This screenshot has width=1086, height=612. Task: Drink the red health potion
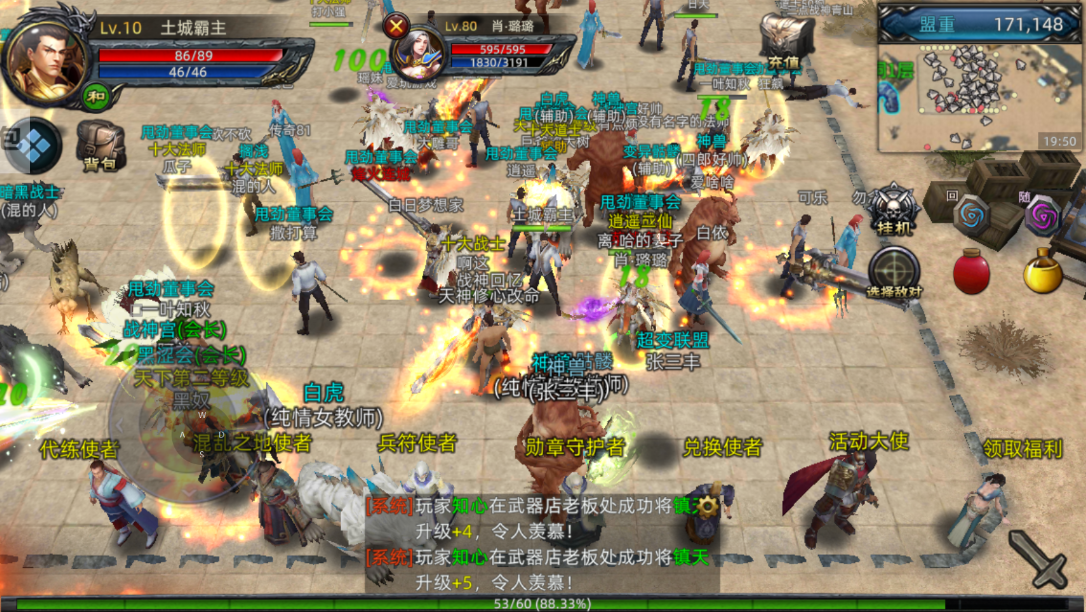971,272
